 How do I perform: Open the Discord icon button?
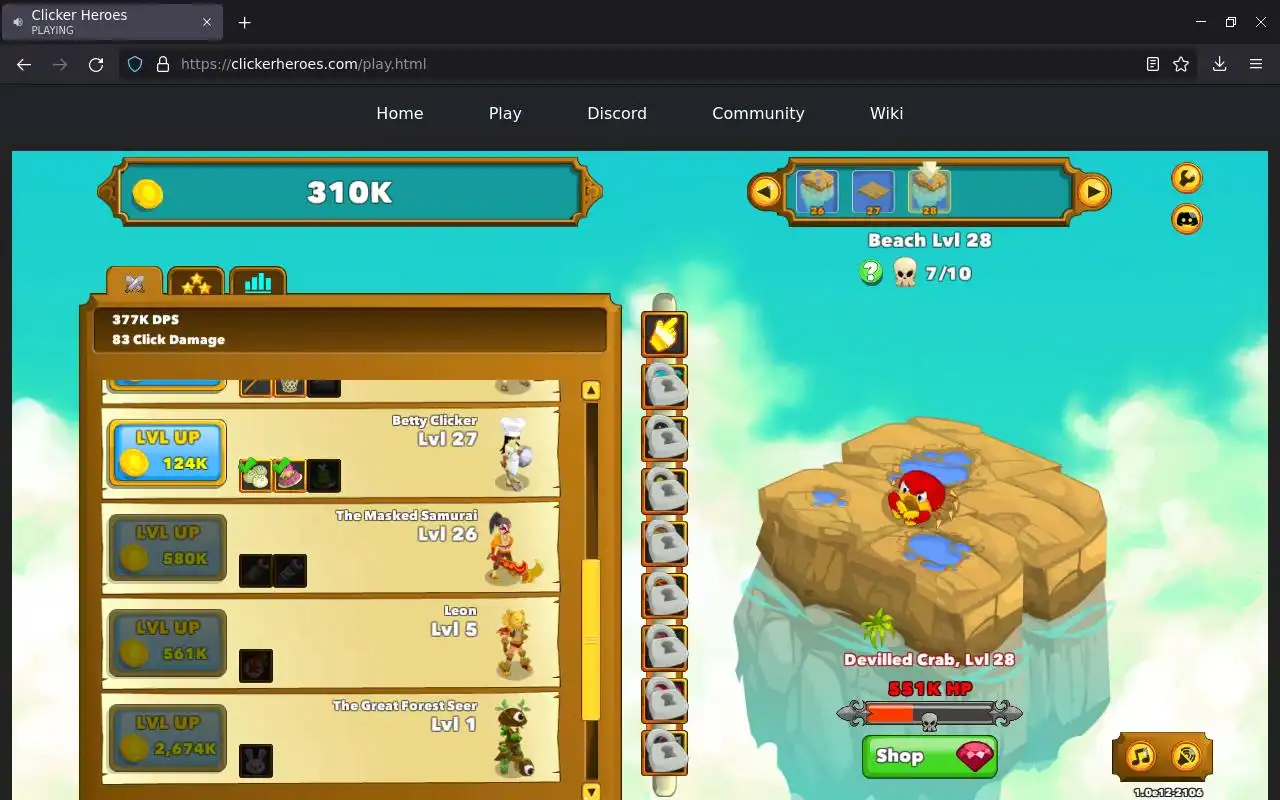pos(1187,219)
